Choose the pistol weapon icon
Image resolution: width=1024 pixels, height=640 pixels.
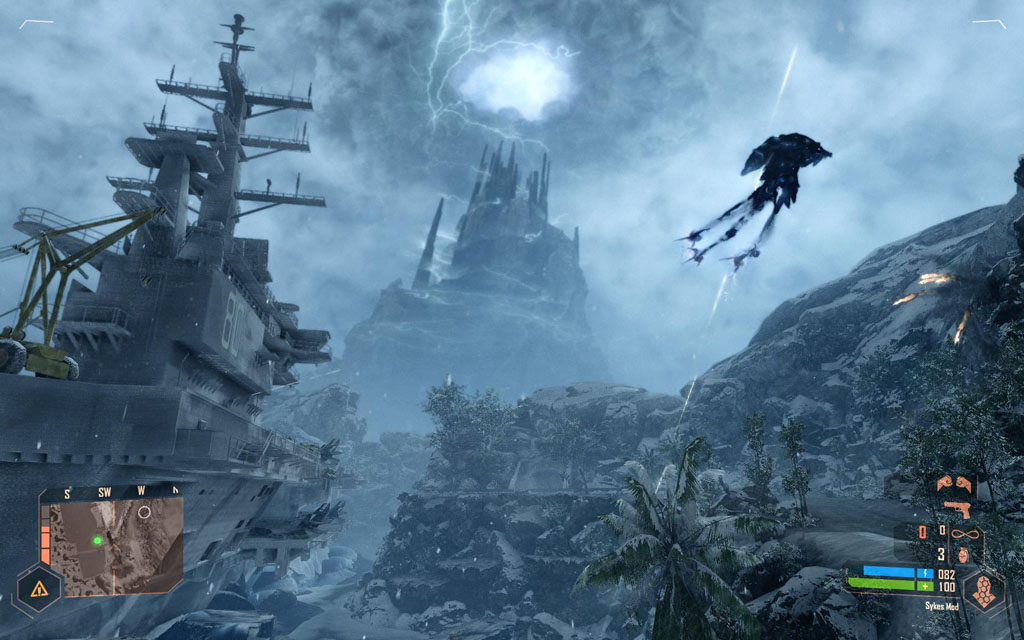(957, 509)
